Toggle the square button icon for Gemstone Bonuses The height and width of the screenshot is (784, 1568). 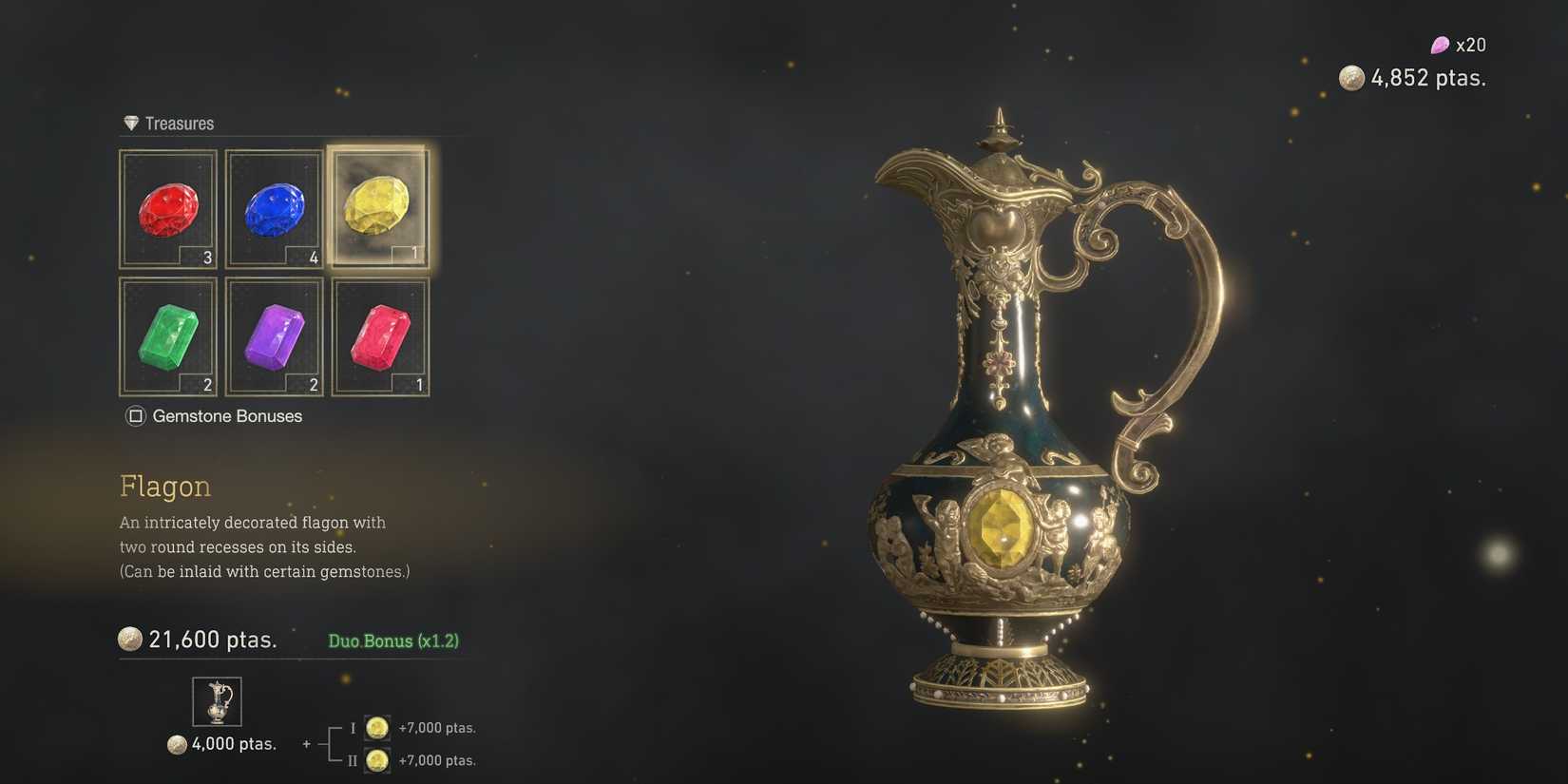point(135,415)
